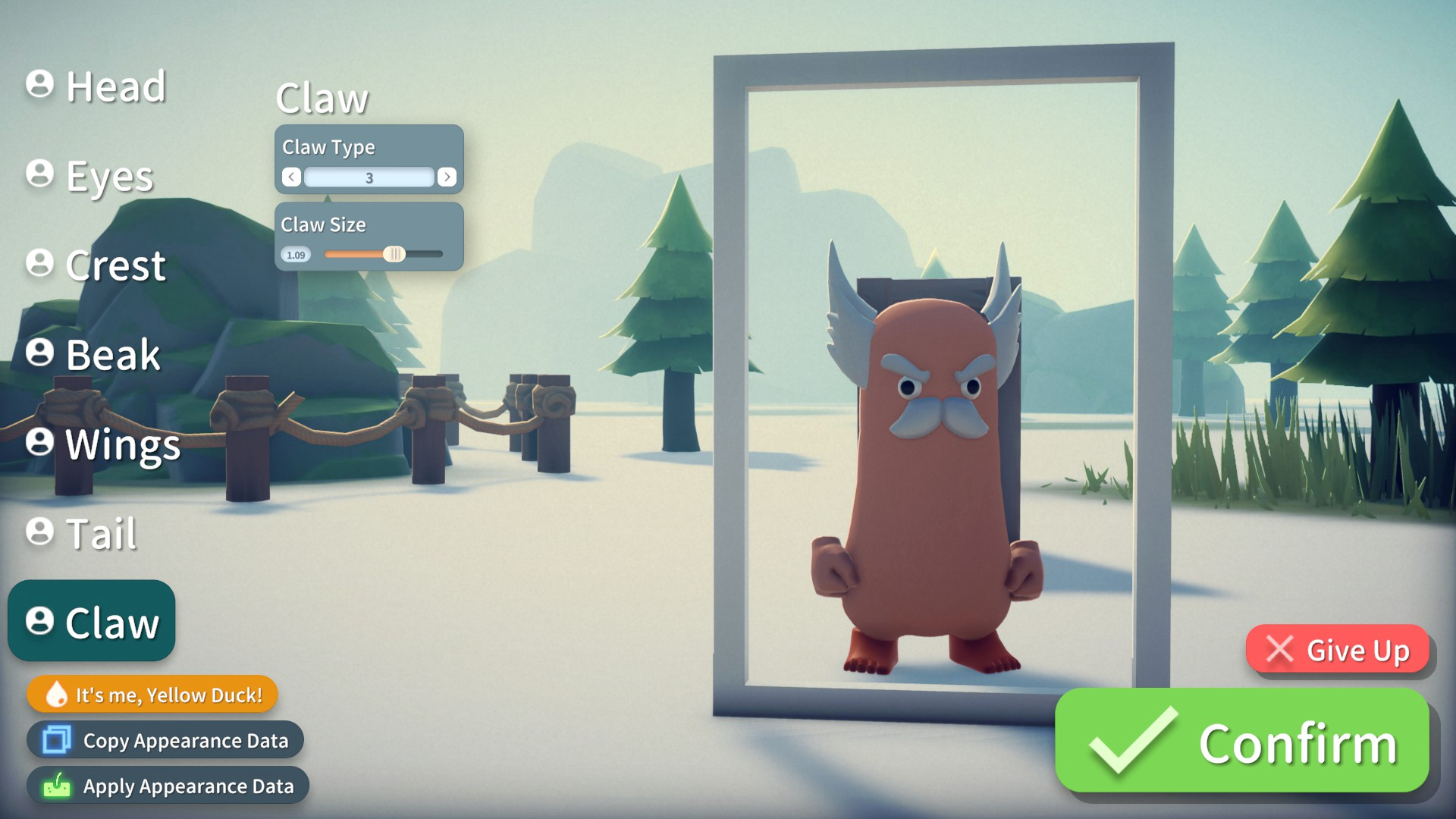
Task: Choose the Beak category
Action: (x=93, y=354)
